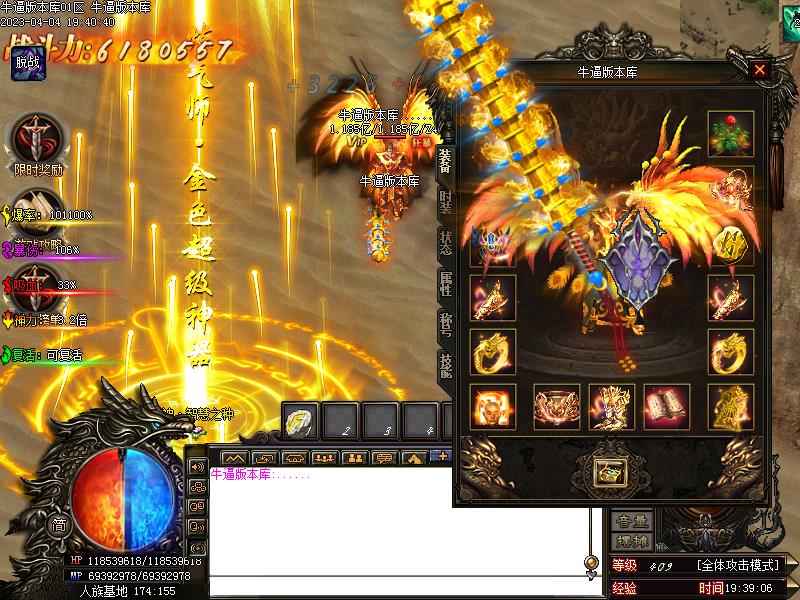Toggle the speaker chat channel button

click(196, 467)
